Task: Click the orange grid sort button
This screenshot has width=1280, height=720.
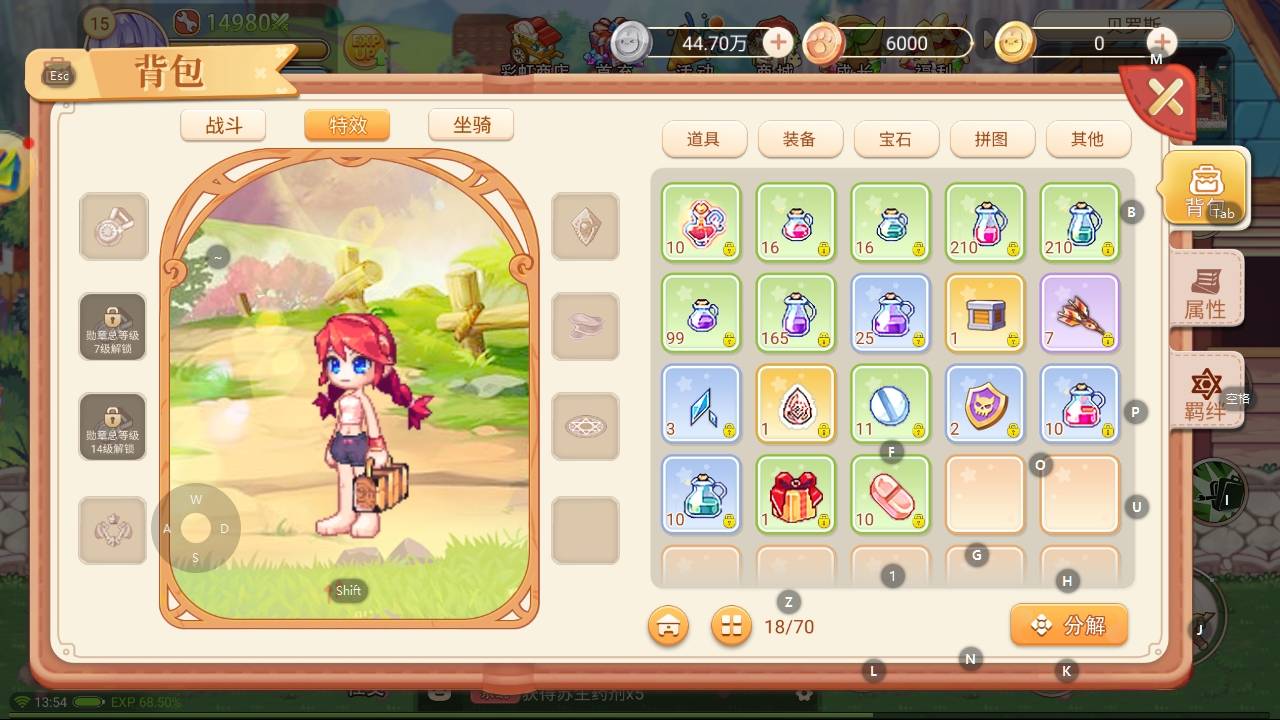Action: (731, 626)
